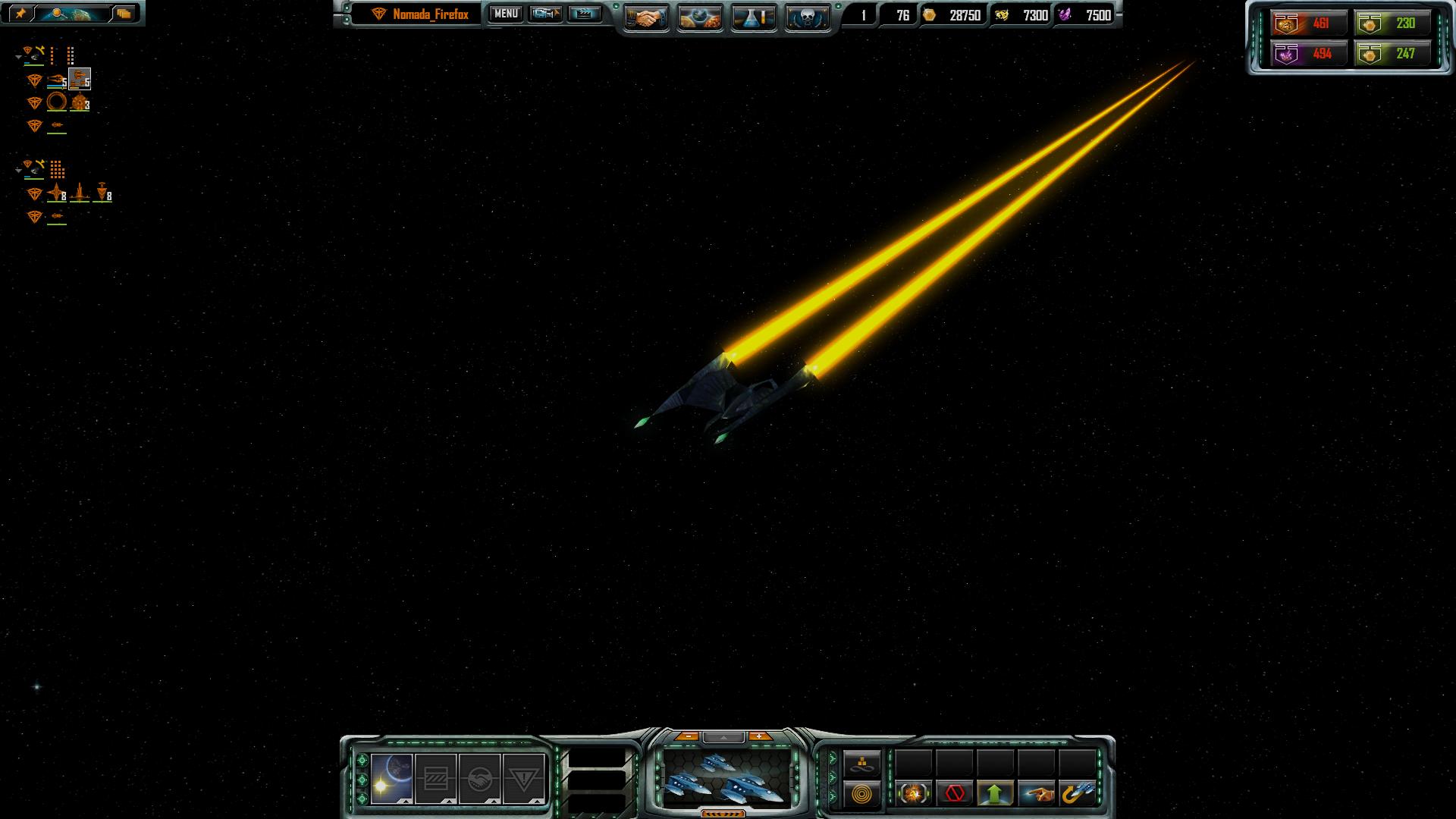Toggle the camera mode button
The width and height of the screenshot is (1456, 819).
(545, 14)
